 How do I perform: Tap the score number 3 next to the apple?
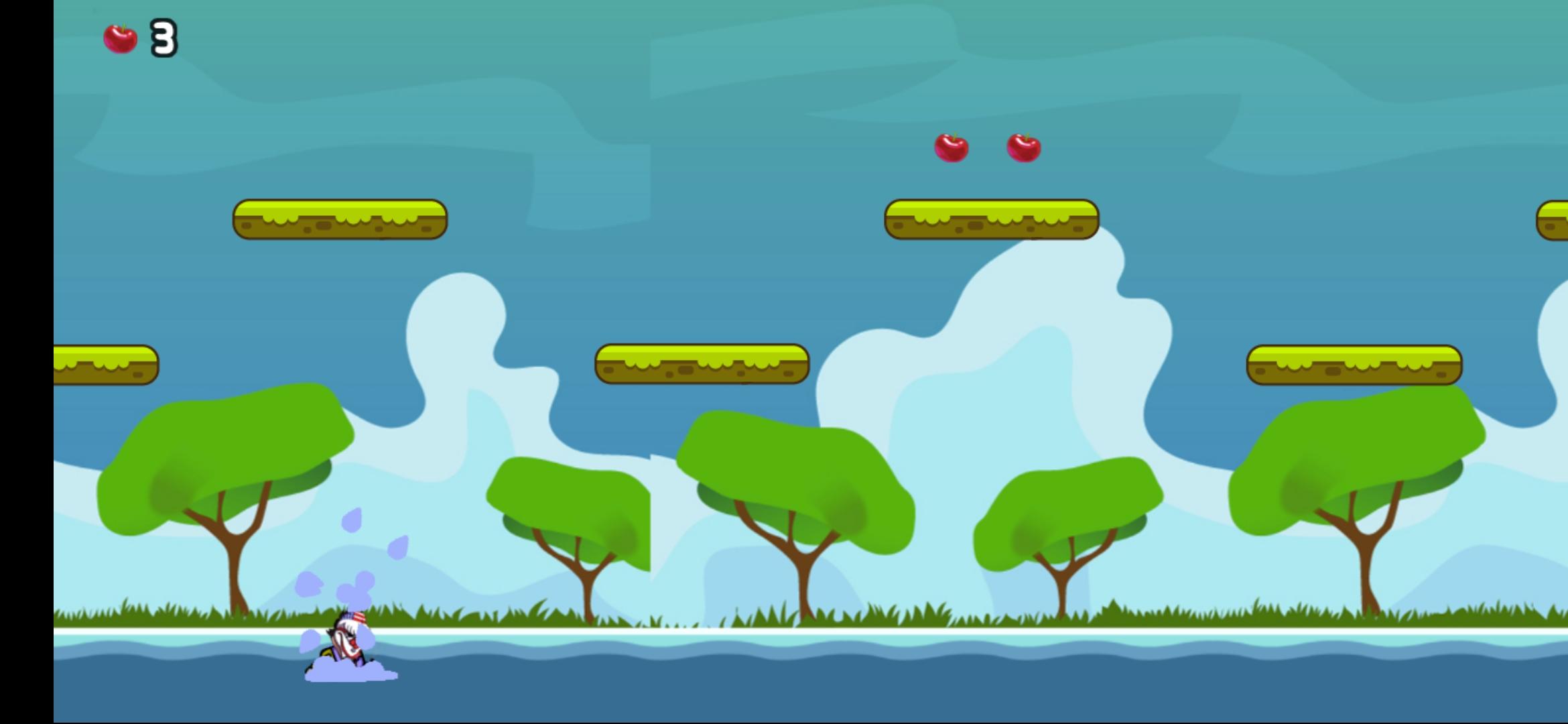pos(163,38)
